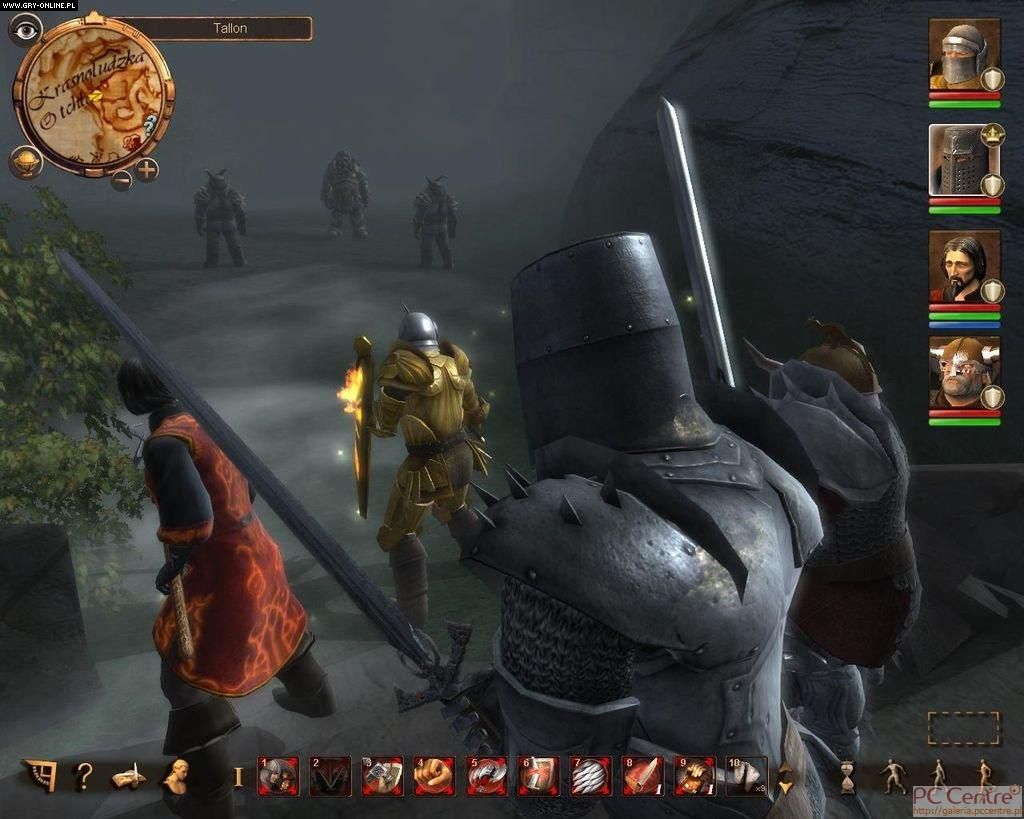Zoom in the minimap with plus button

[147, 169]
